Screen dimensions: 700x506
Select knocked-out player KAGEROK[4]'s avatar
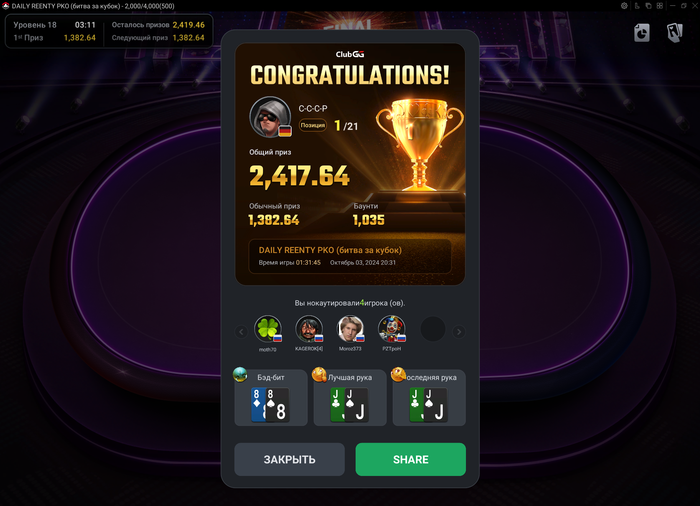pos(309,329)
